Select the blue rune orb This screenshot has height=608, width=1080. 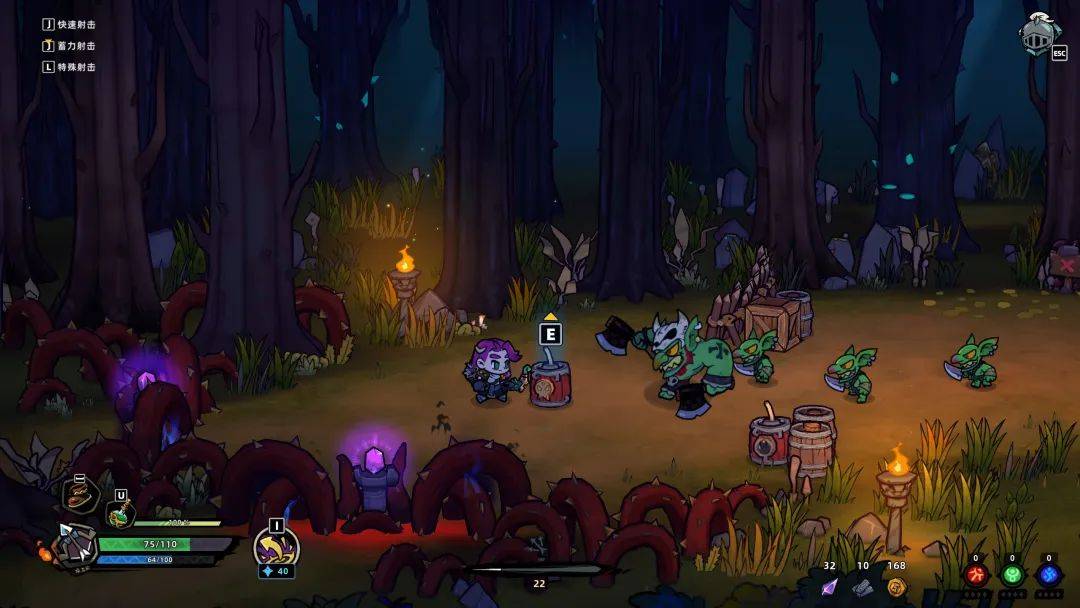[x=1048, y=576]
